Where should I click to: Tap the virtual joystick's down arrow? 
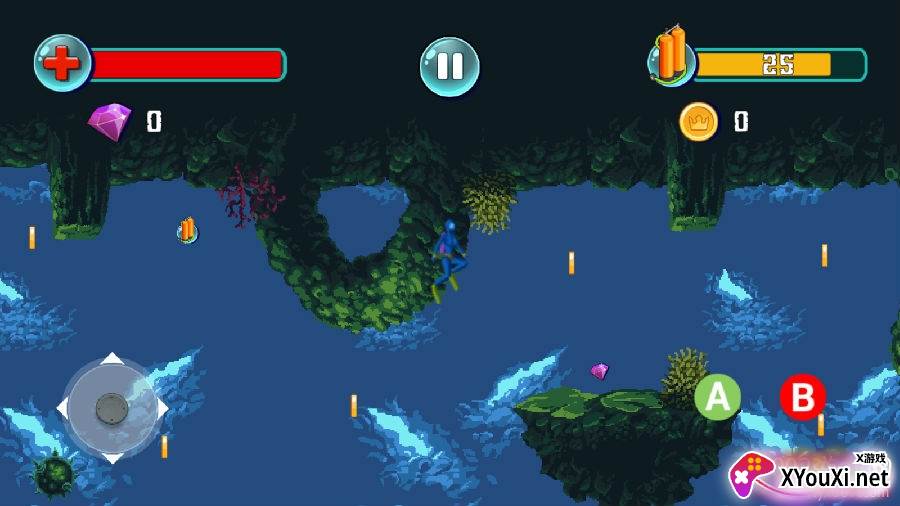click(112, 456)
